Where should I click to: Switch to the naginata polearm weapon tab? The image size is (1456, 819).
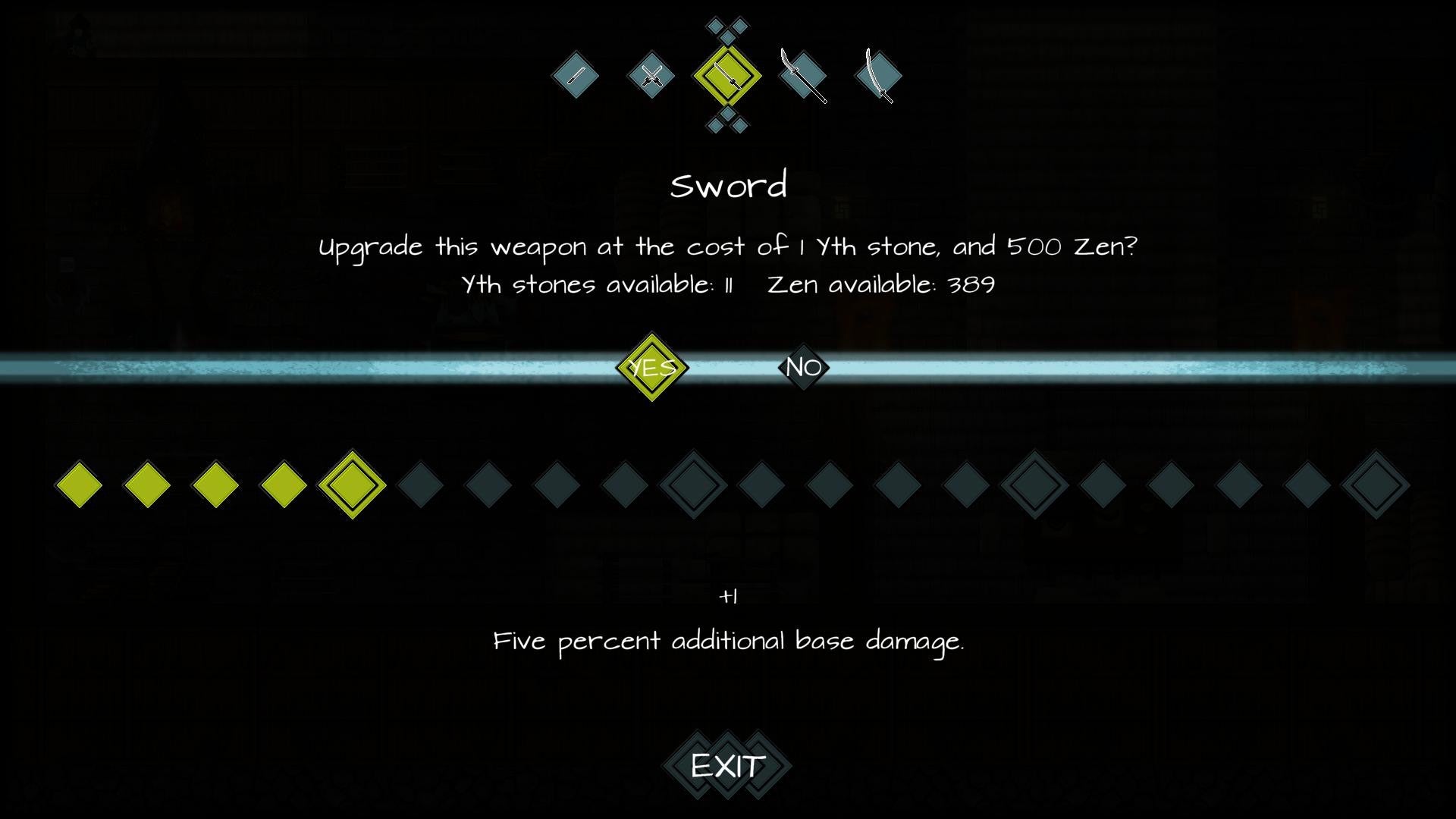[802, 76]
